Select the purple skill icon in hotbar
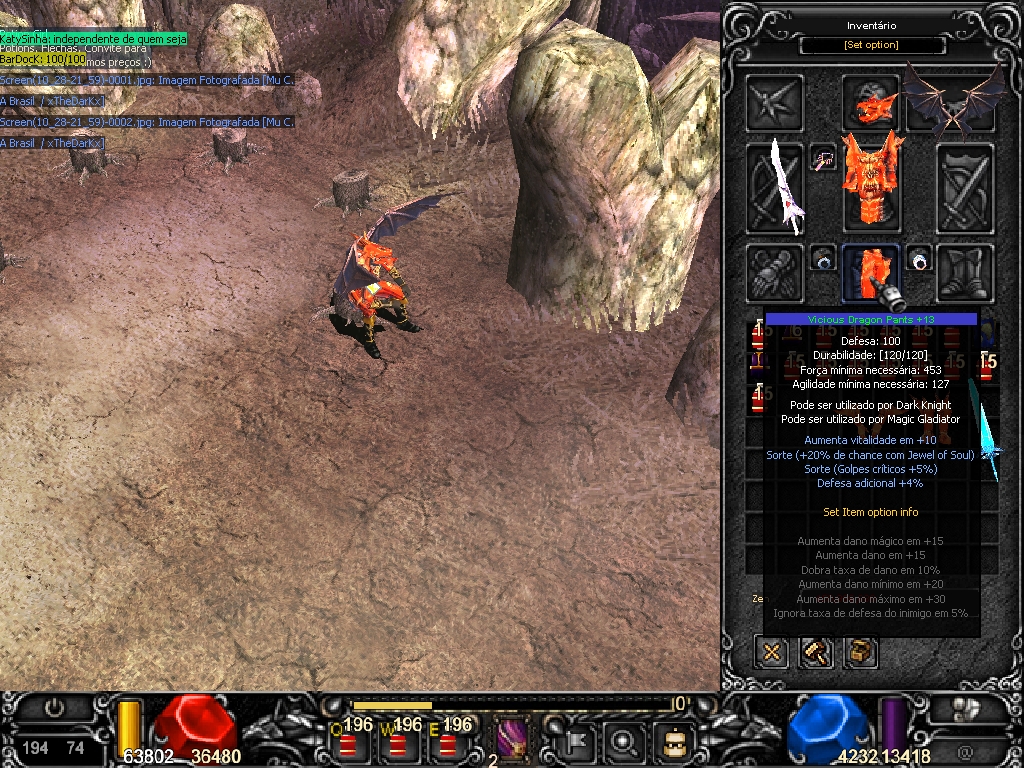Image resolution: width=1024 pixels, height=768 pixels. tap(513, 739)
